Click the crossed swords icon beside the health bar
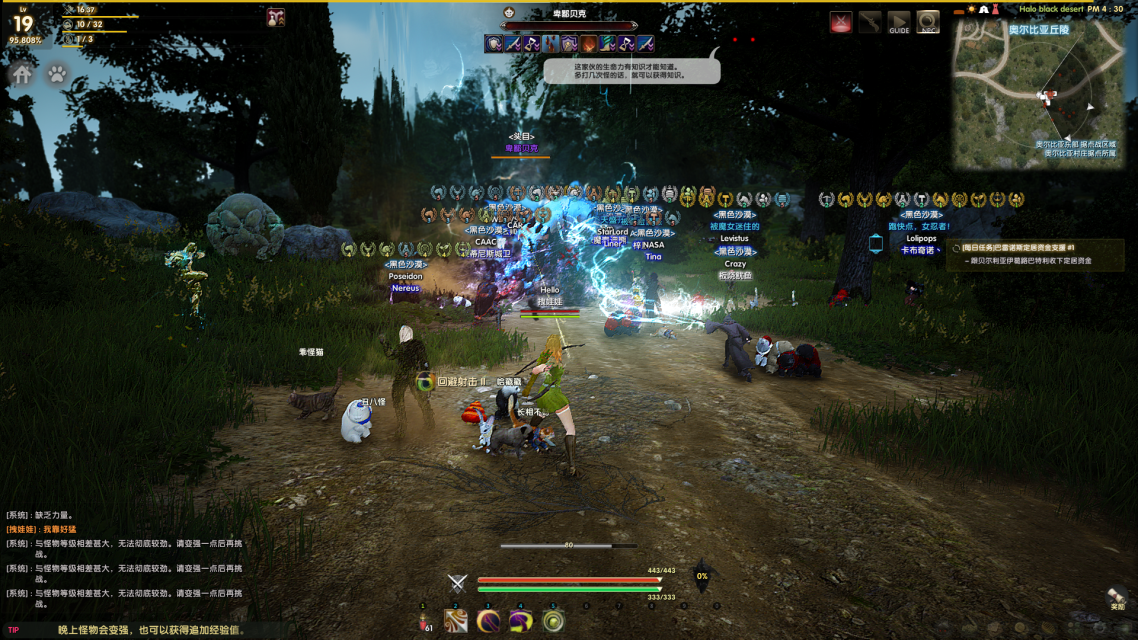The height and width of the screenshot is (640, 1138). 457,584
